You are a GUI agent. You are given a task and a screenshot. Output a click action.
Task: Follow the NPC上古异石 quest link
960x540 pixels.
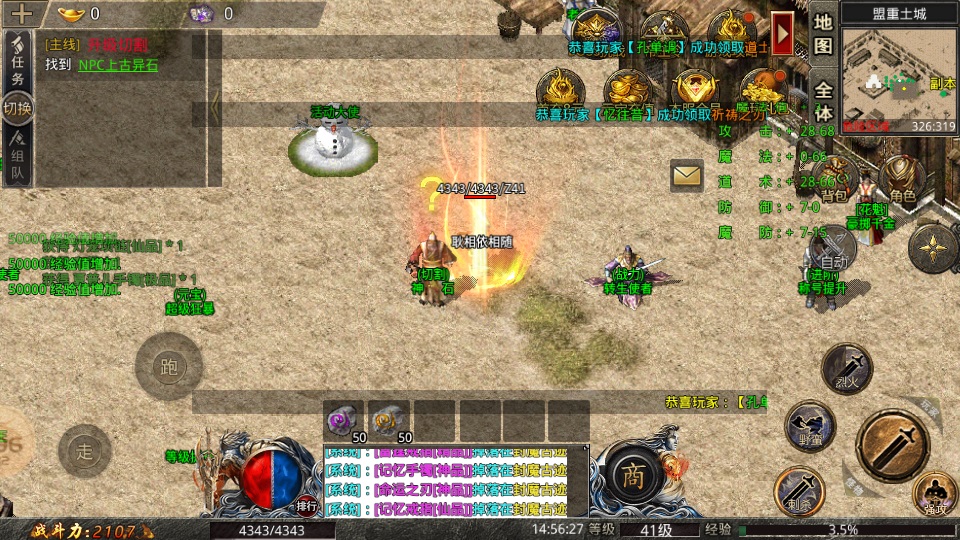click(118, 65)
